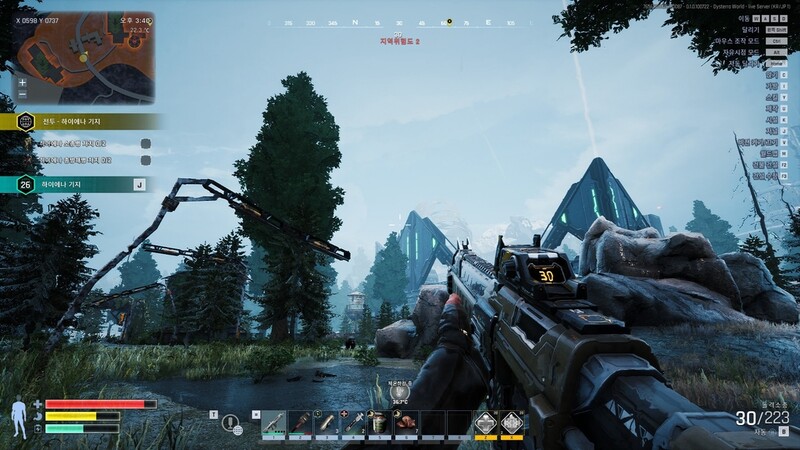Activate the yellow skill icon on key Z
Viewport: 800px width, 450px height.
(x=484, y=424)
